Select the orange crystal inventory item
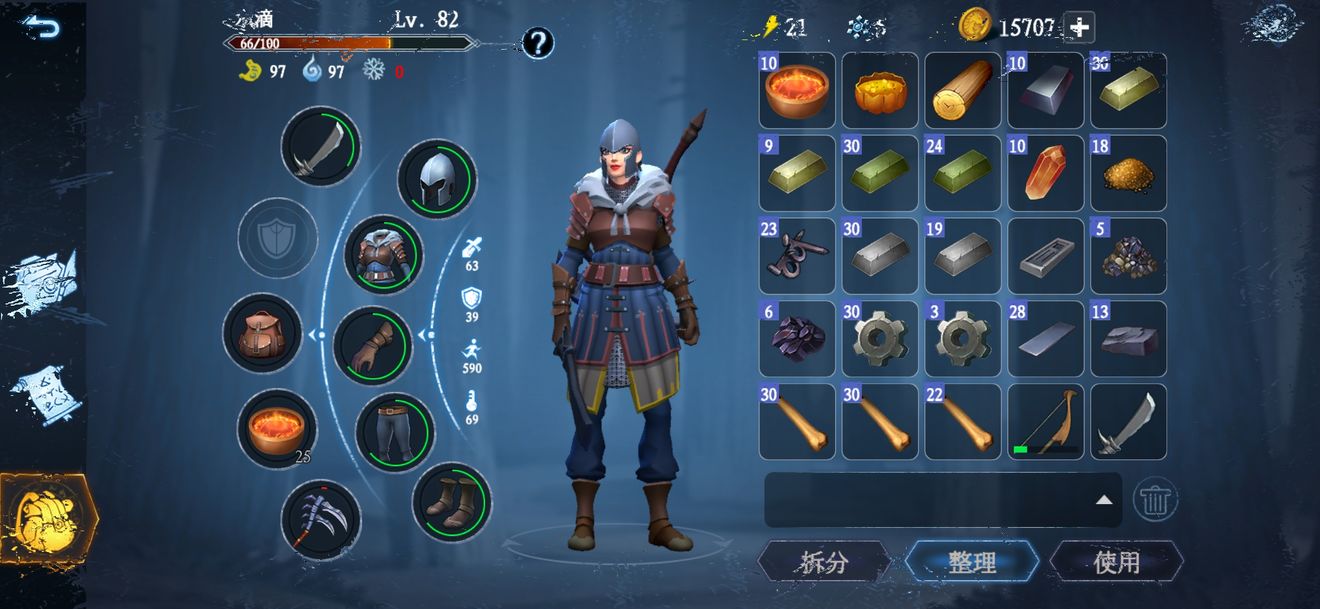Image resolution: width=1320 pixels, height=609 pixels. pyautogui.click(x=1046, y=174)
